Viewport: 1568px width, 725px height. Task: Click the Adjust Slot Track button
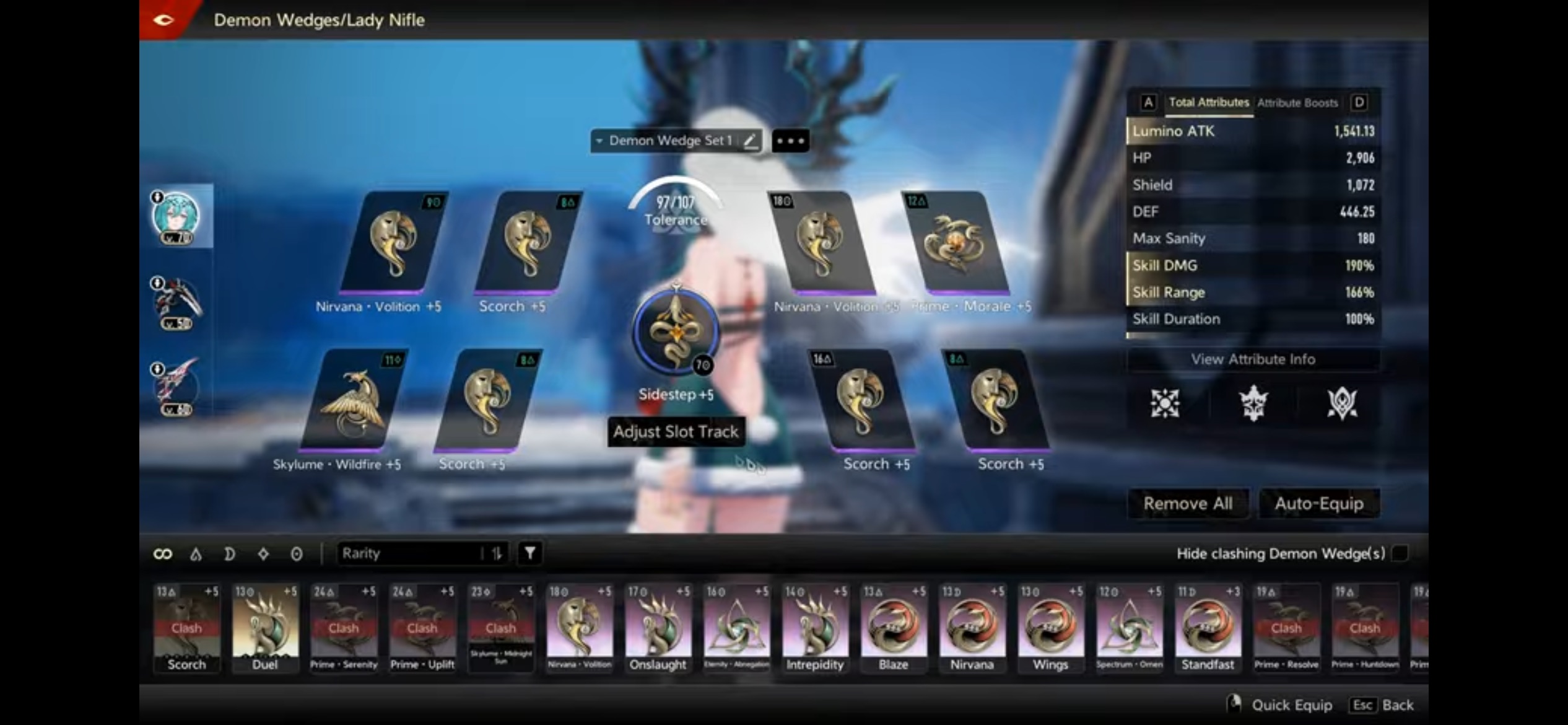tap(676, 431)
